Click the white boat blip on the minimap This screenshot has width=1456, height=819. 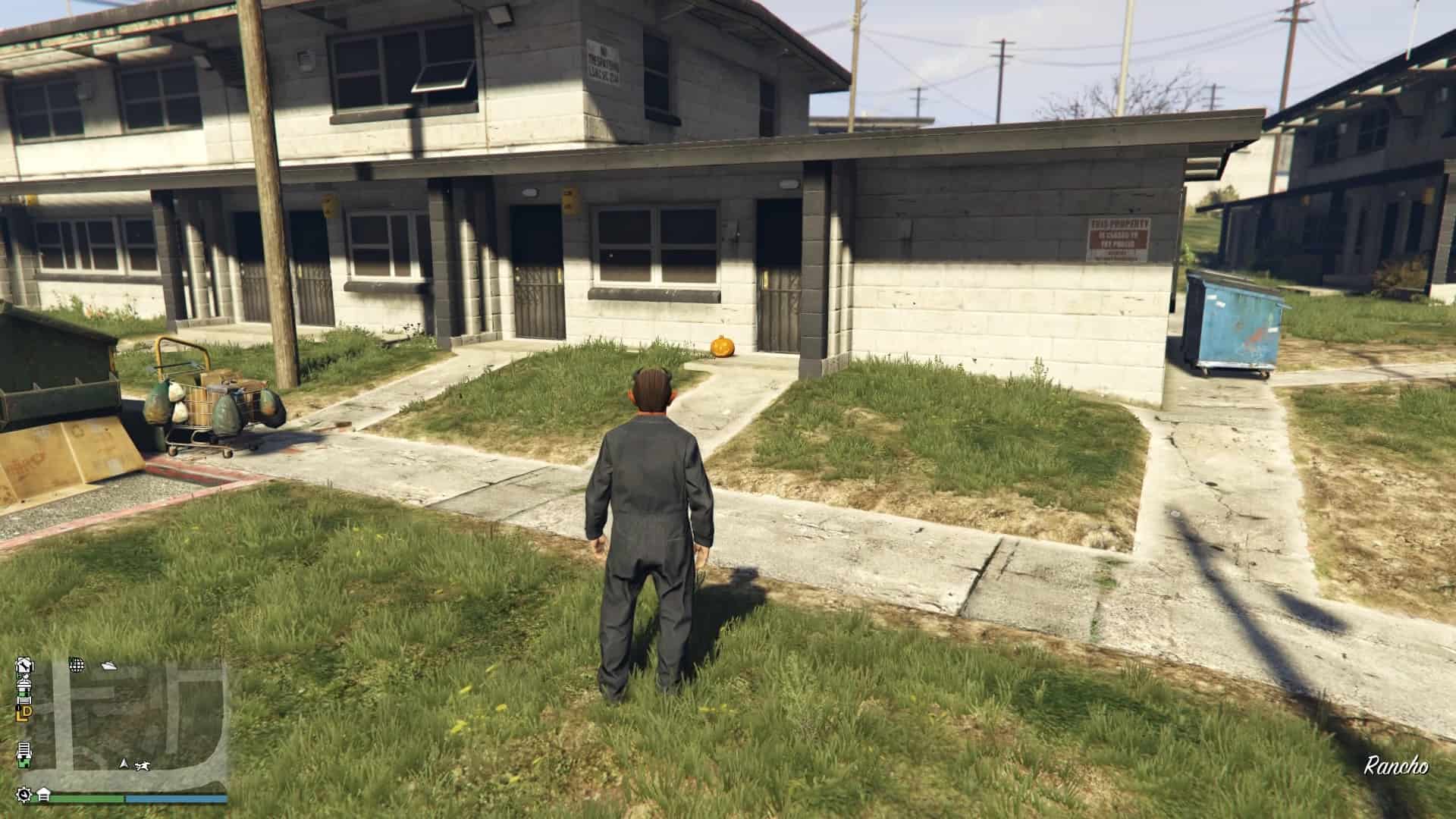(x=109, y=666)
